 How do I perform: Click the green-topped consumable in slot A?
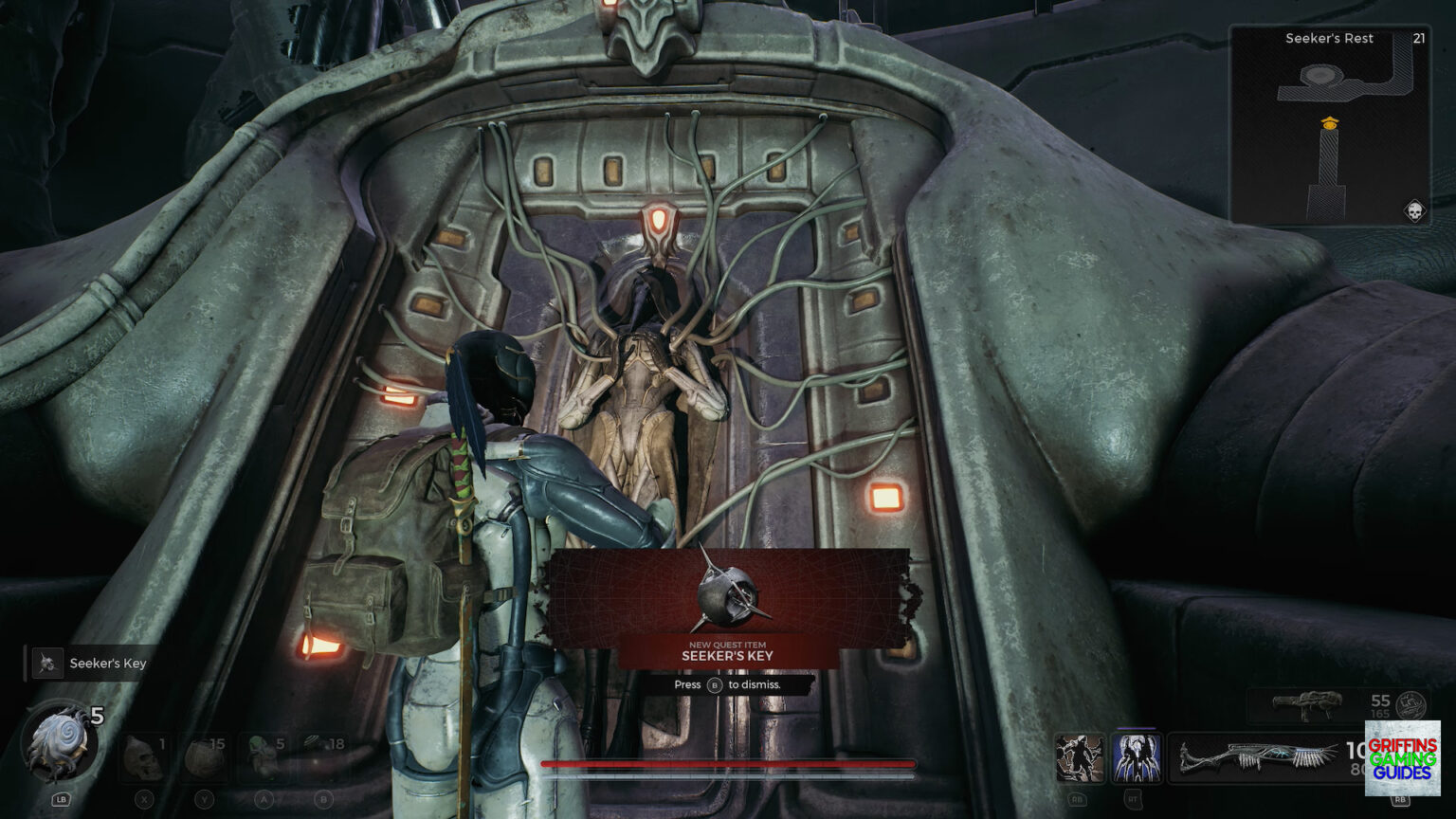click(x=263, y=758)
